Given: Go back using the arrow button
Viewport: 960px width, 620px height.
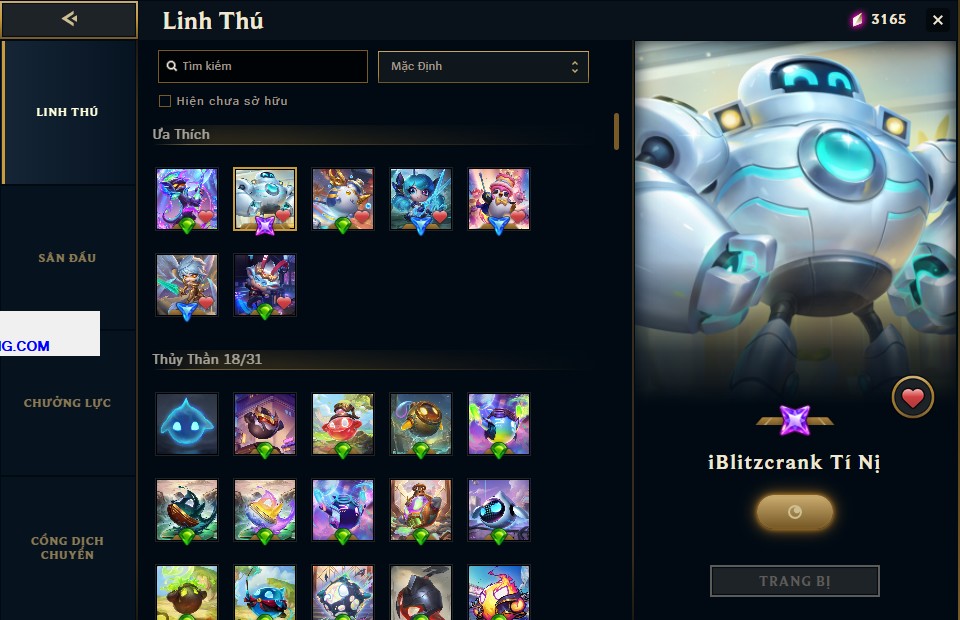Looking at the screenshot, I should (69, 19).
